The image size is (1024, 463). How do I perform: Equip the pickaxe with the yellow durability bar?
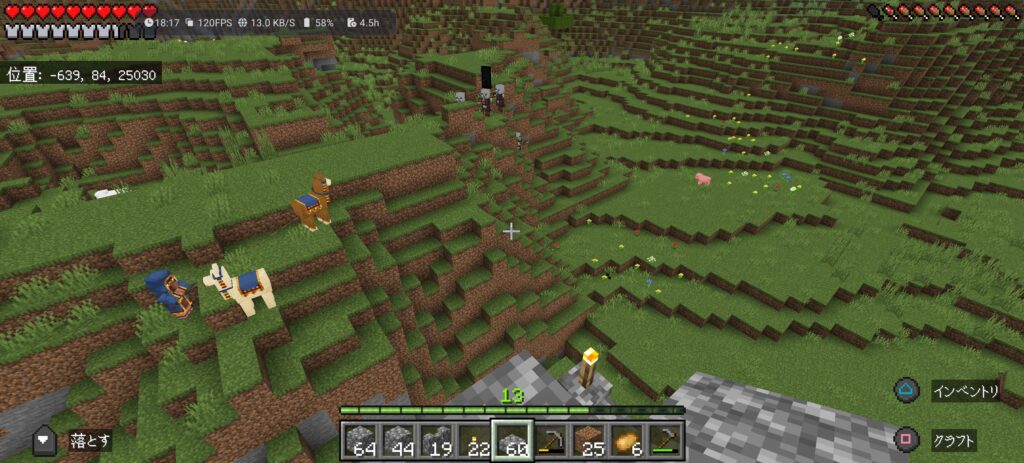(550, 440)
